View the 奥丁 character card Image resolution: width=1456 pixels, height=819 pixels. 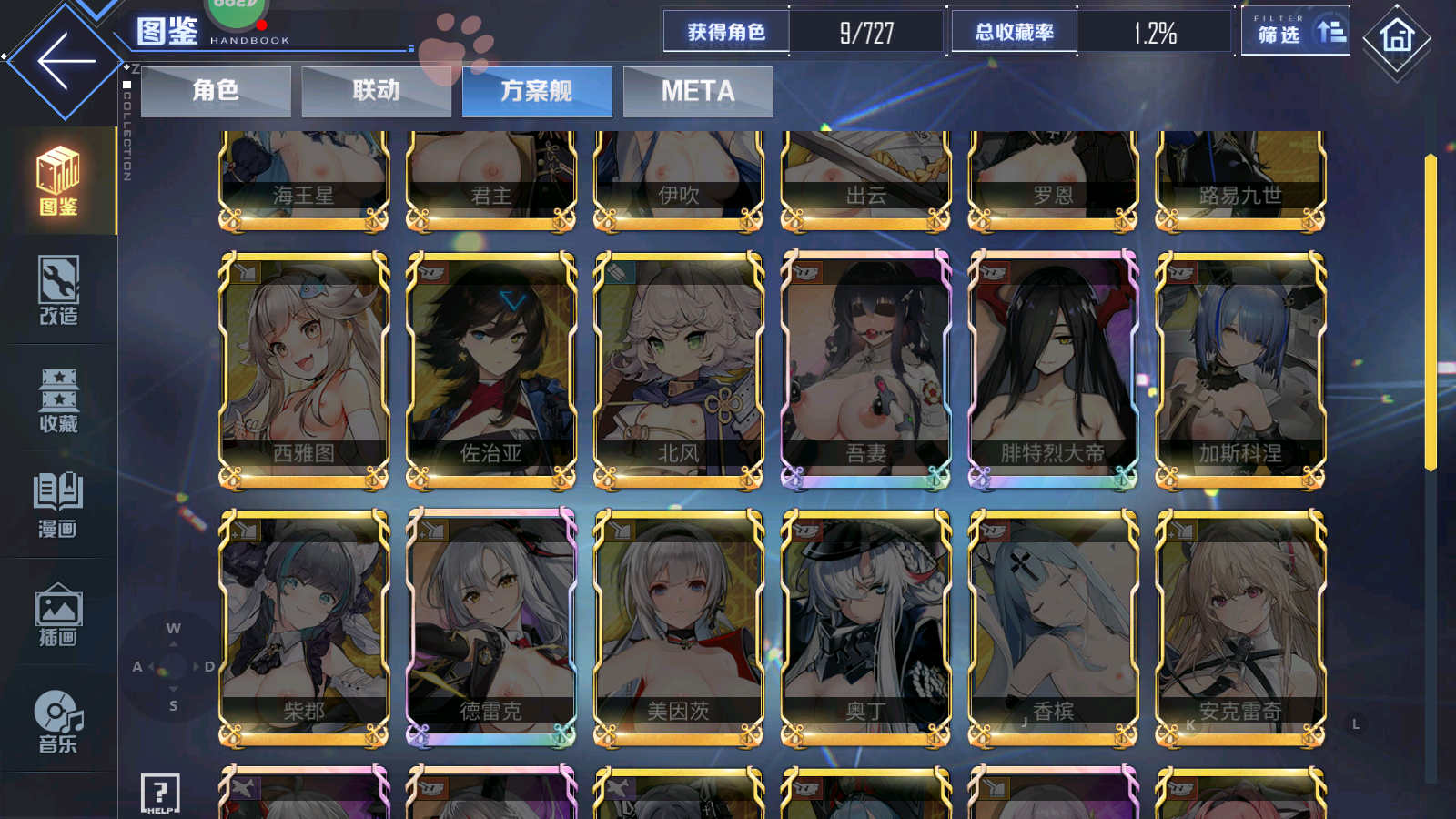[x=866, y=626]
